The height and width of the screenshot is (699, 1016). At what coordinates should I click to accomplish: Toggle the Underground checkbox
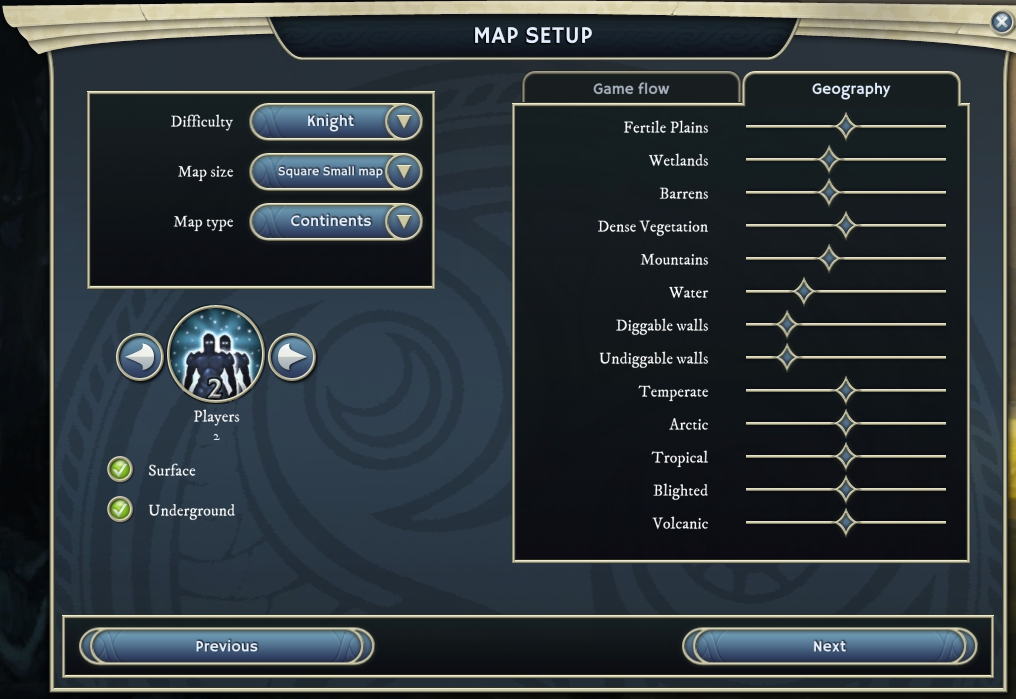tap(120, 510)
